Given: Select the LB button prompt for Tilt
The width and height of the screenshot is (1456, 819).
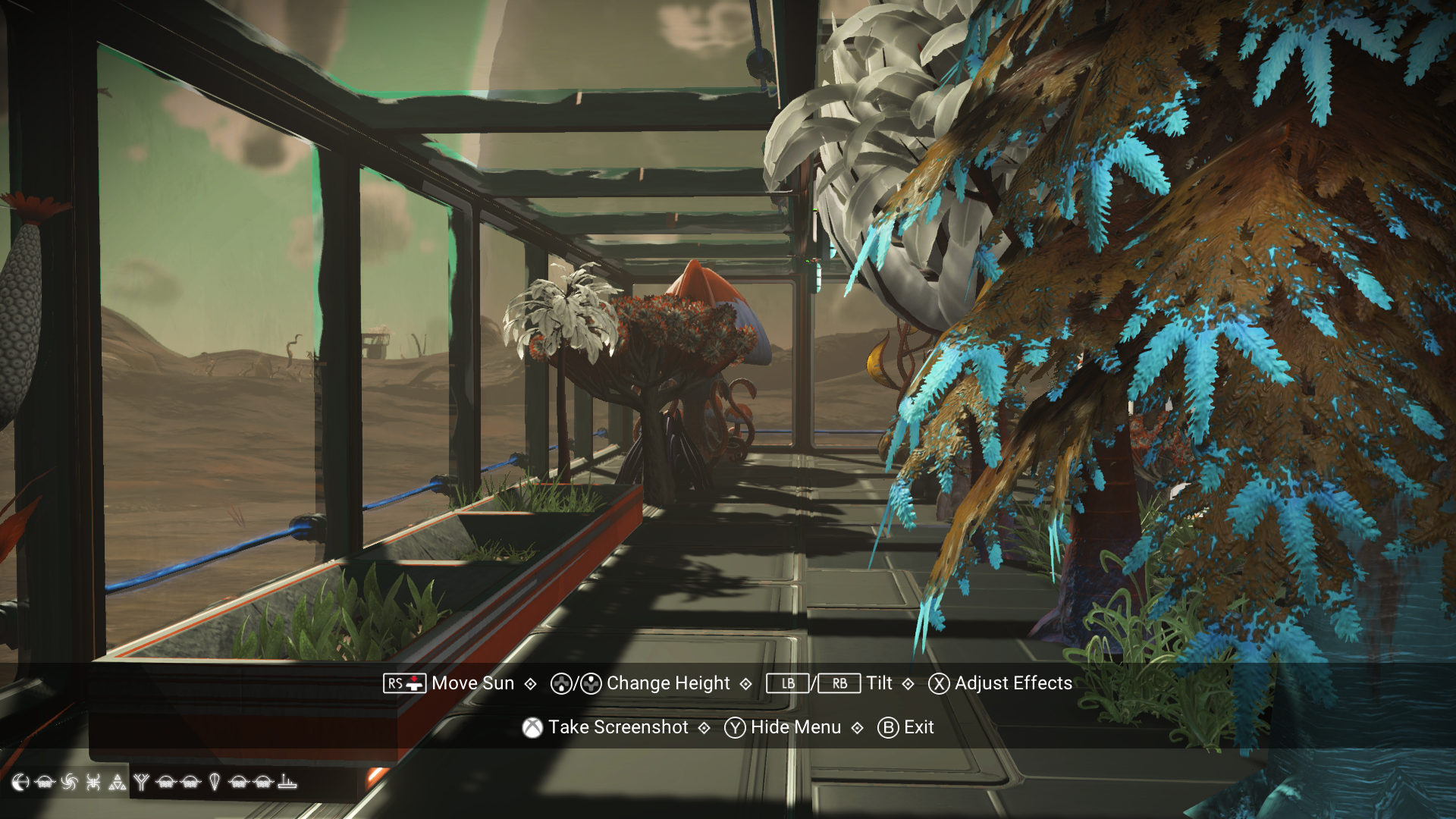Looking at the screenshot, I should point(786,683).
